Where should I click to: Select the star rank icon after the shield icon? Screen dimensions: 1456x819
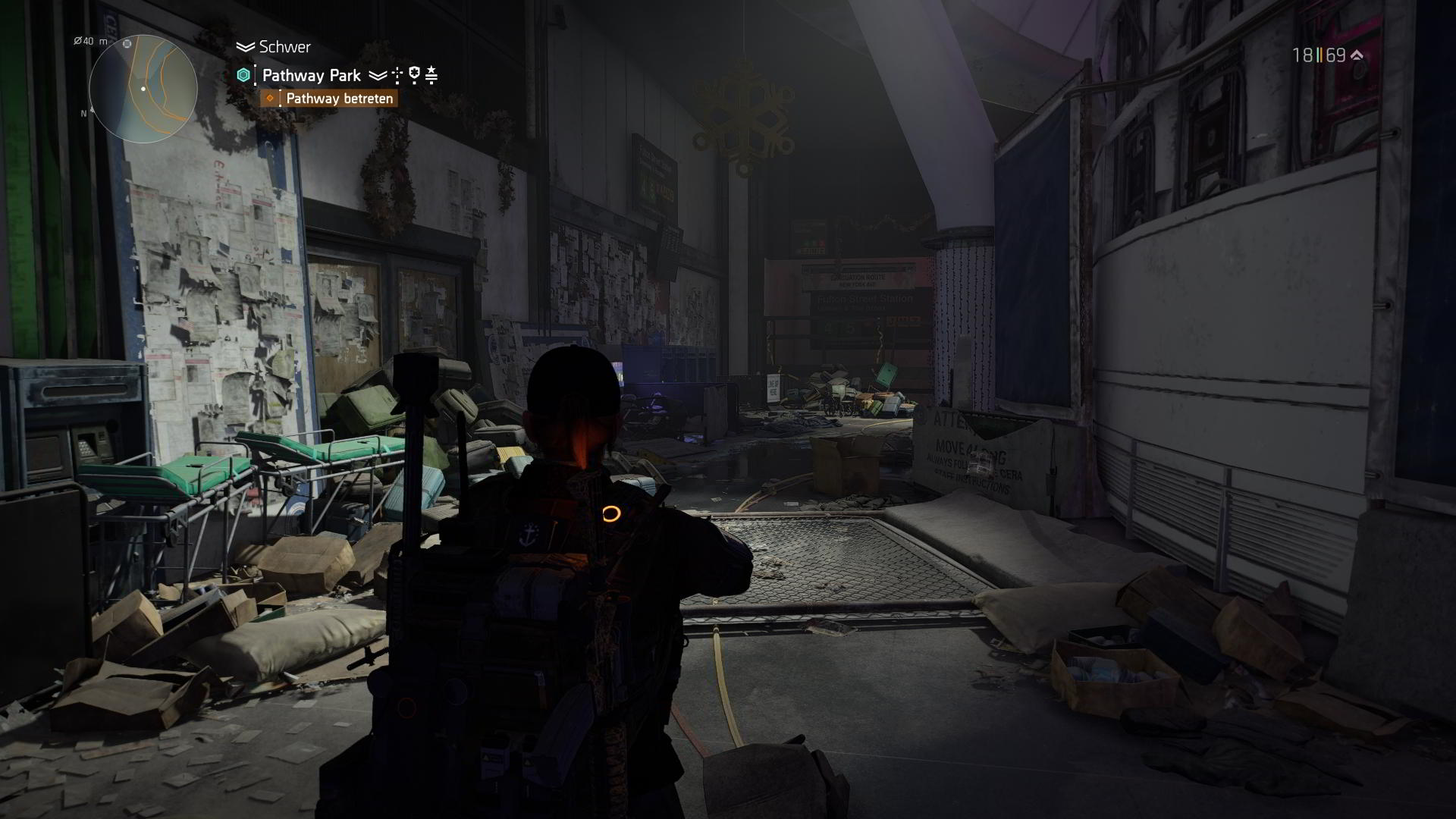click(432, 74)
